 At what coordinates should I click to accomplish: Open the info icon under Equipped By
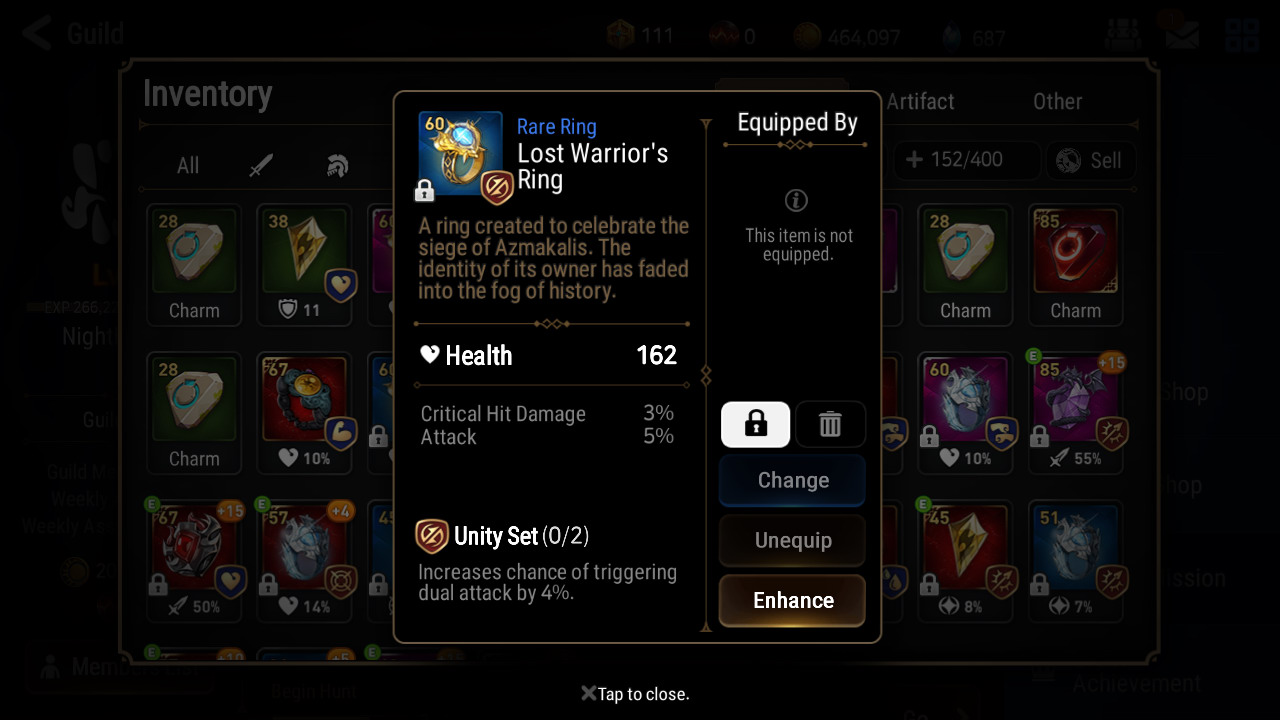(x=796, y=200)
